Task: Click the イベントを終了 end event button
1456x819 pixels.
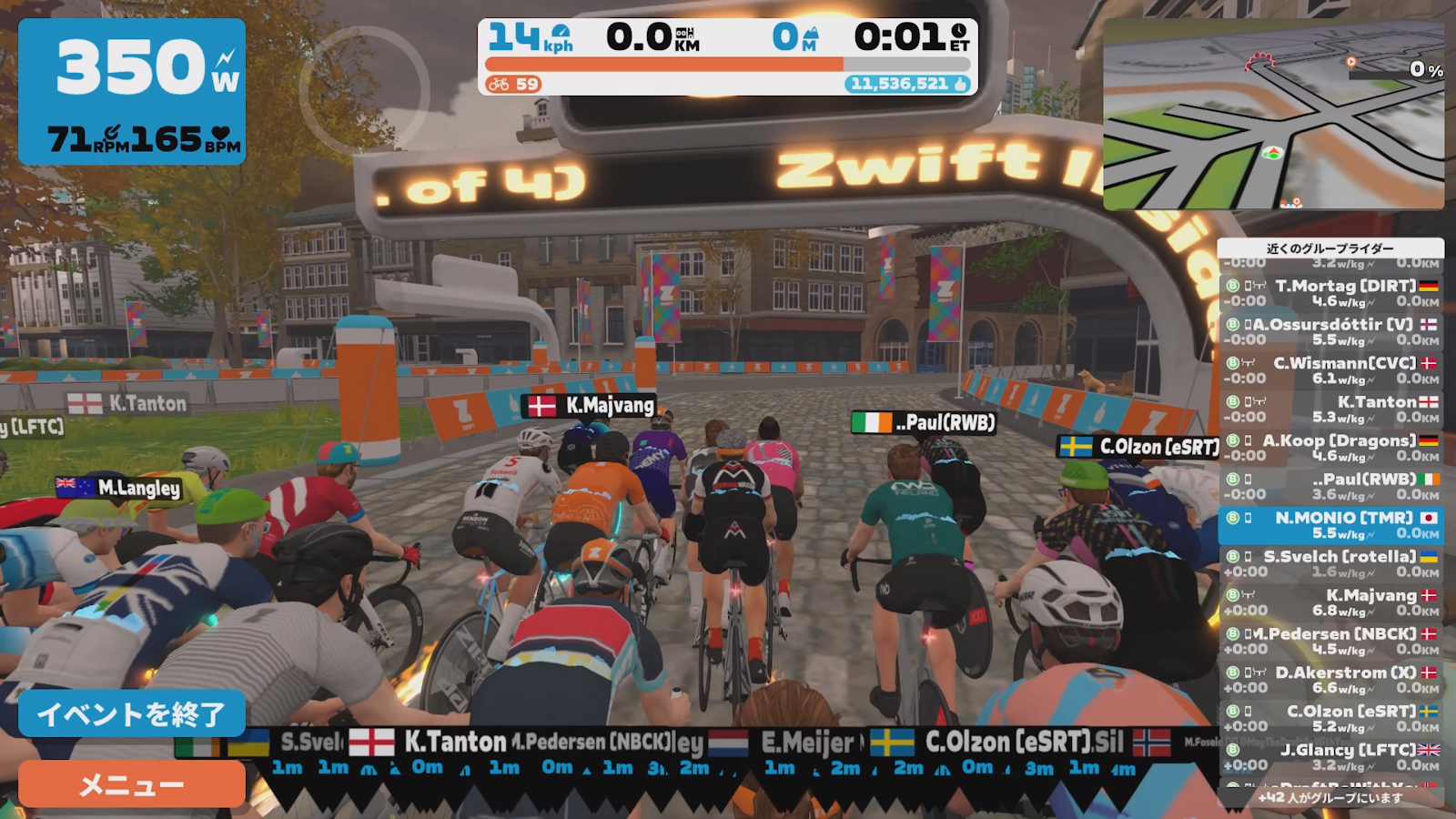Action: pos(132,713)
